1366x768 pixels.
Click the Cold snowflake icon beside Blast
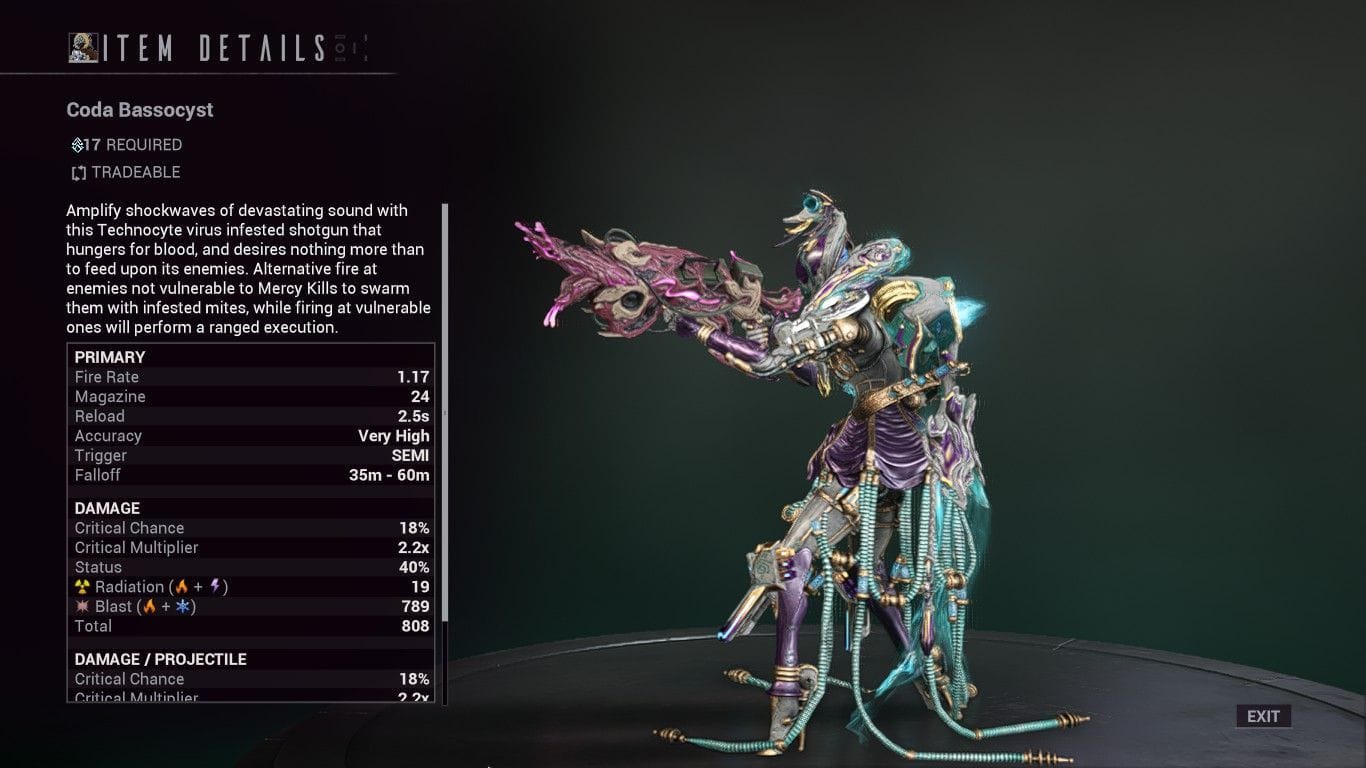(184, 606)
